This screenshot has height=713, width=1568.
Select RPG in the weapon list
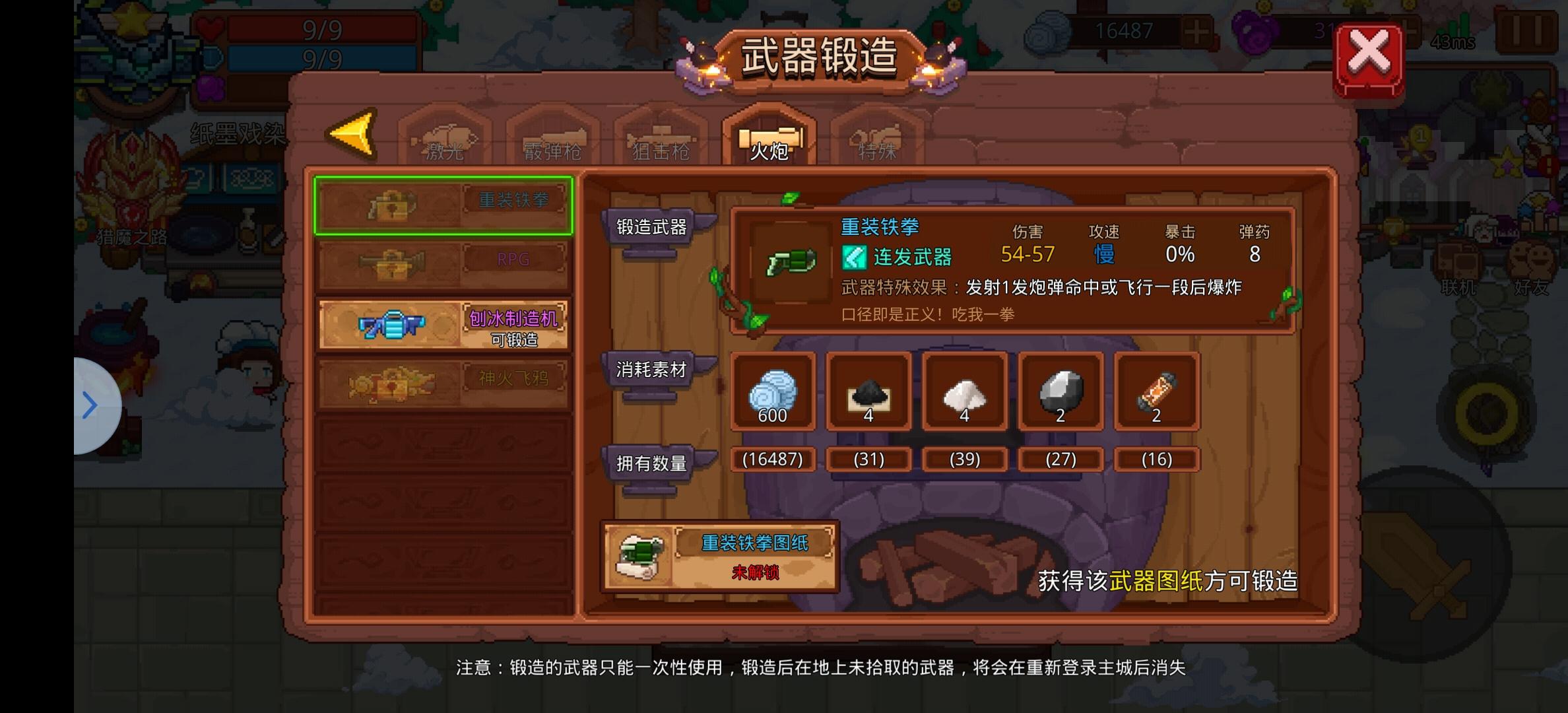pyautogui.click(x=443, y=261)
